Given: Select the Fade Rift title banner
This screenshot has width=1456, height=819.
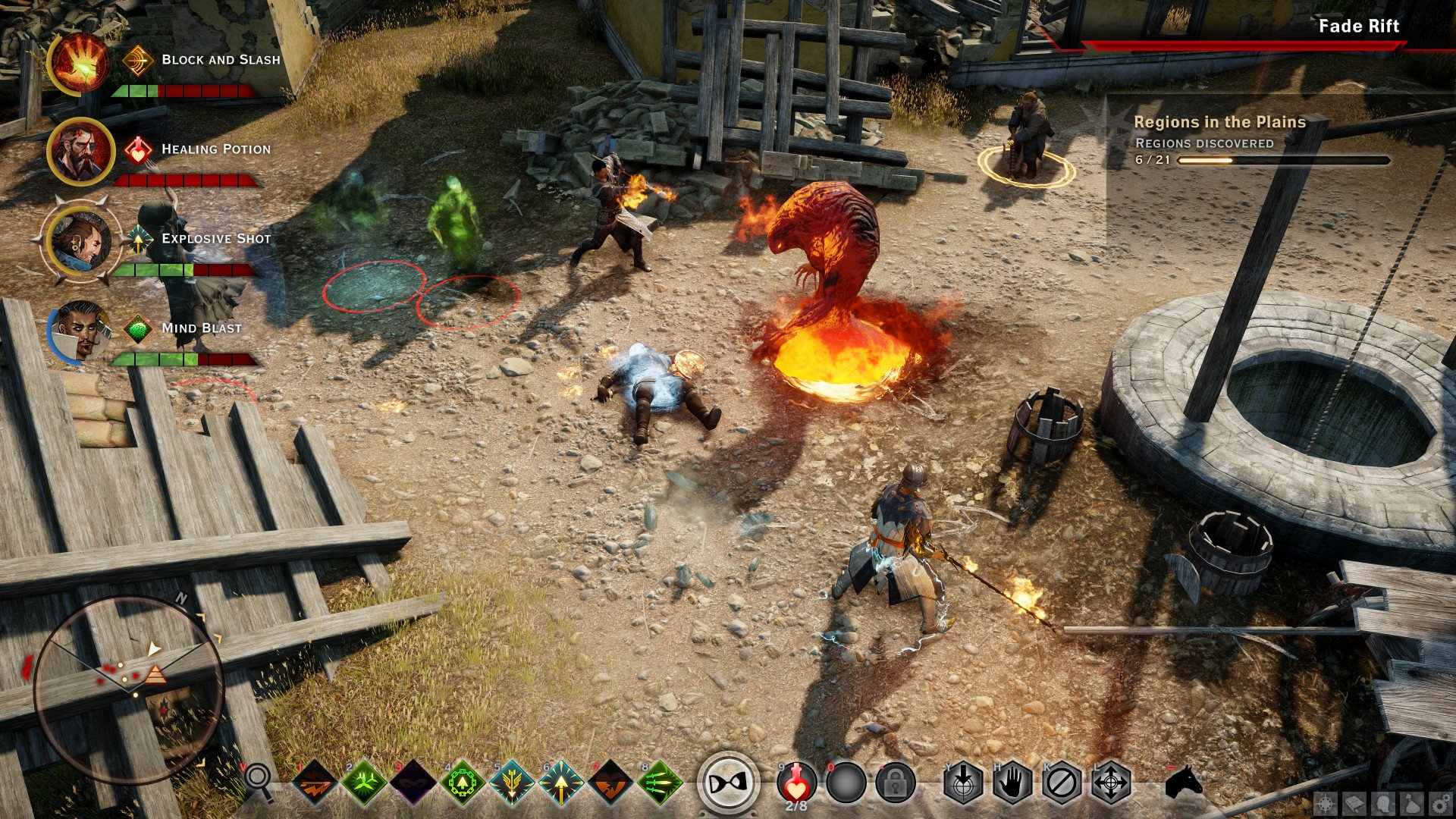Looking at the screenshot, I should point(1359,26).
